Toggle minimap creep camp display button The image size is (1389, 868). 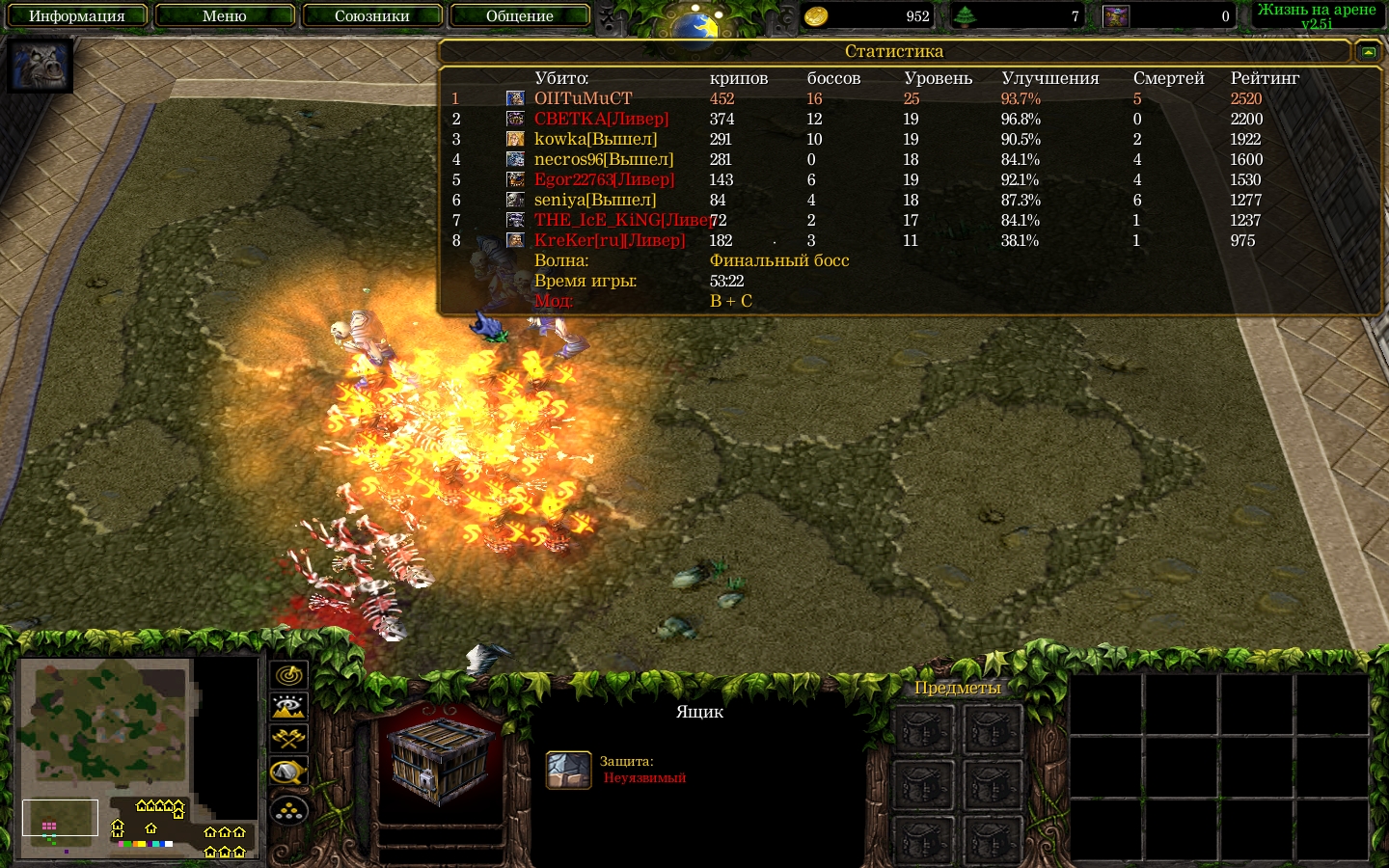click(x=288, y=772)
